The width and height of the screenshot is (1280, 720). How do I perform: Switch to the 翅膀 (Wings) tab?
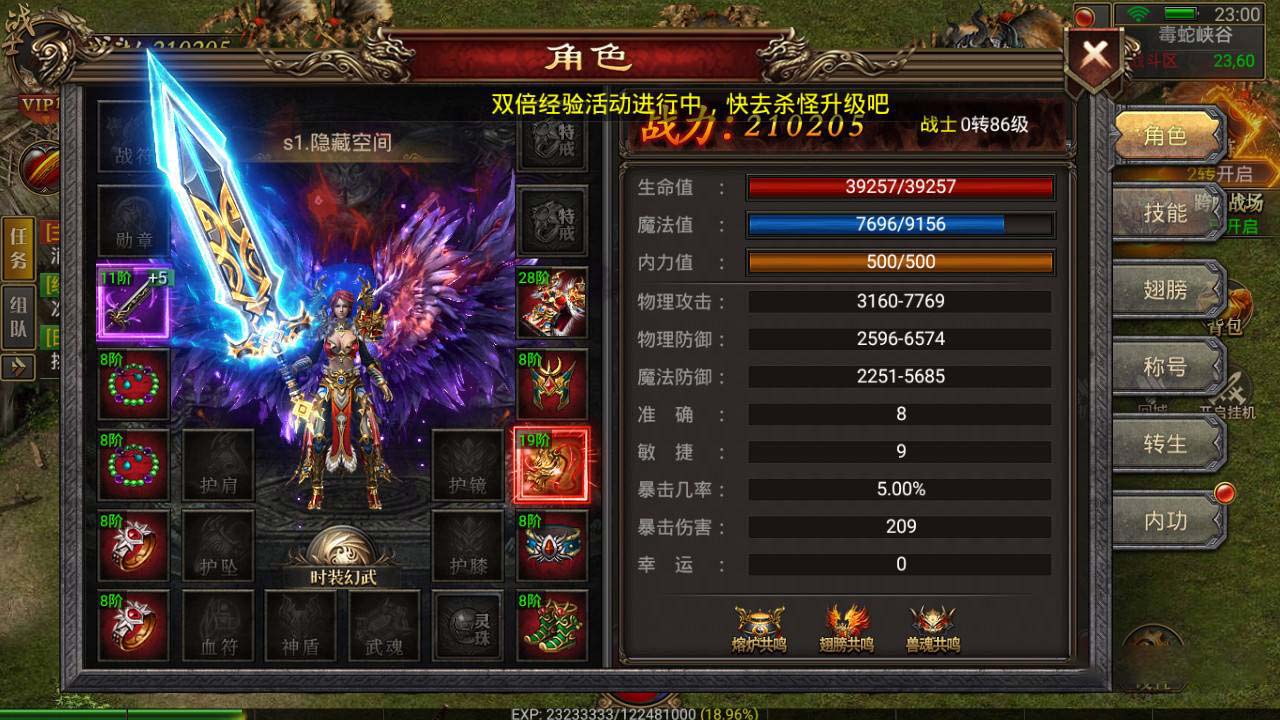(1168, 290)
